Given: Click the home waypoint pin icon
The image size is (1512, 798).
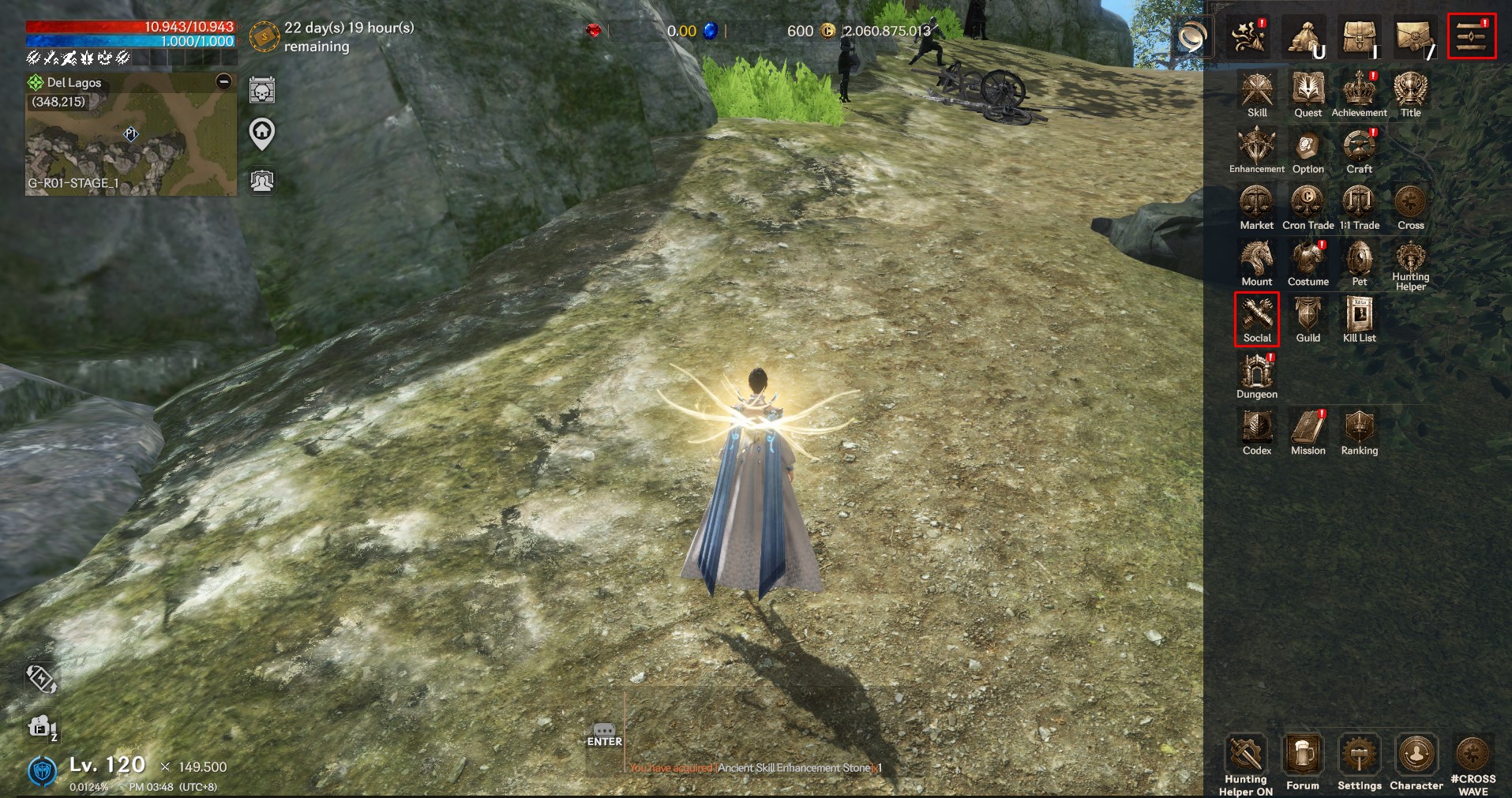Looking at the screenshot, I should [262, 133].
